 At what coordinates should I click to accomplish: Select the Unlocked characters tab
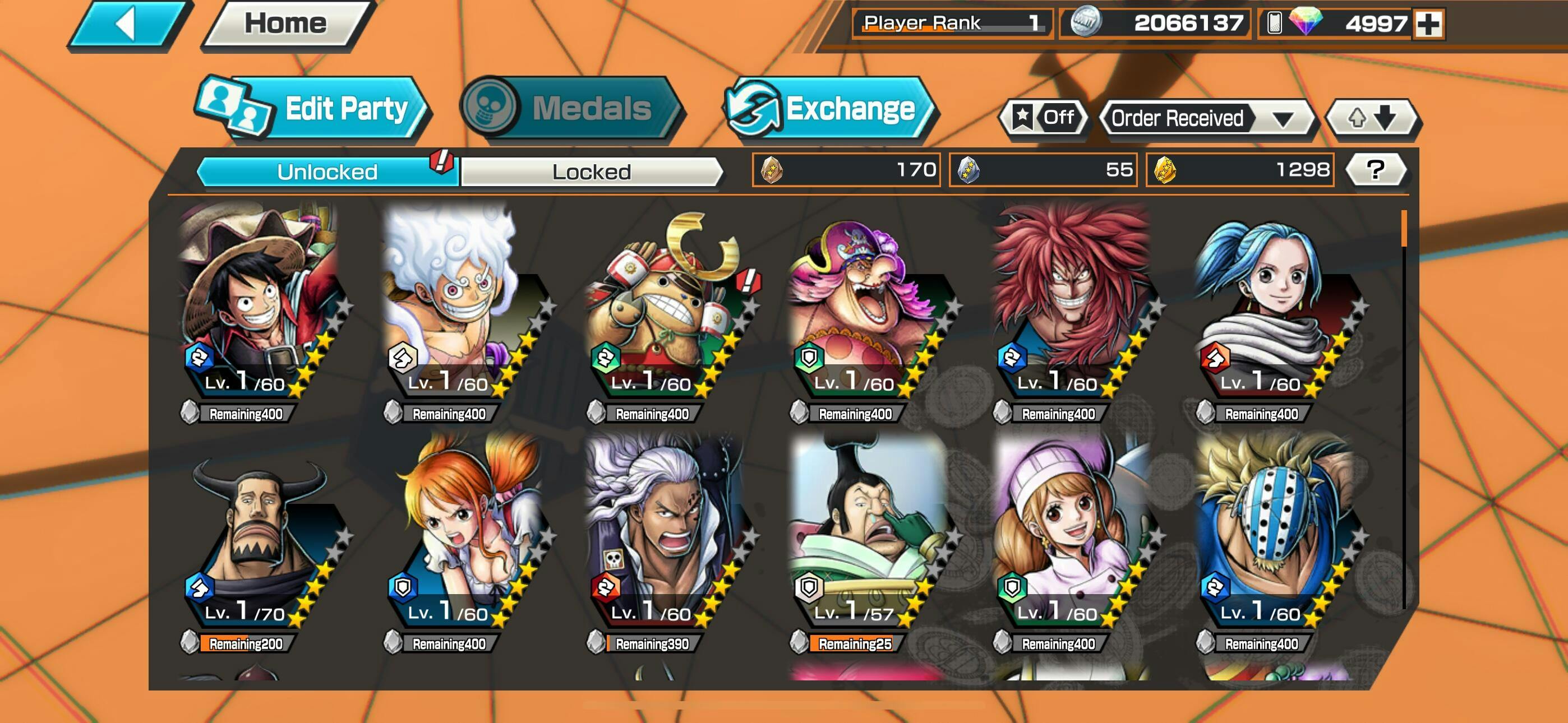coord(327,172)
